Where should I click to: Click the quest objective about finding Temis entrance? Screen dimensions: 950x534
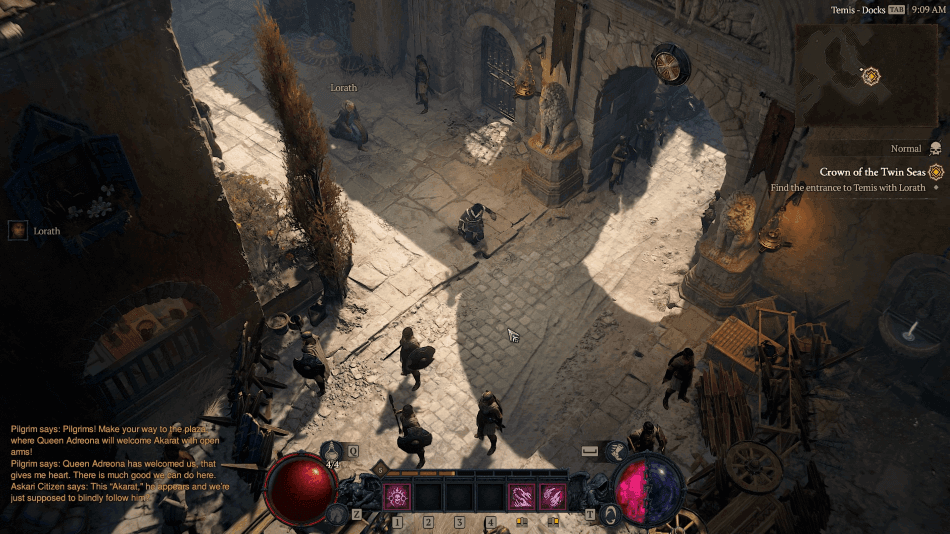pyautogui.click(x=847, y=188)
